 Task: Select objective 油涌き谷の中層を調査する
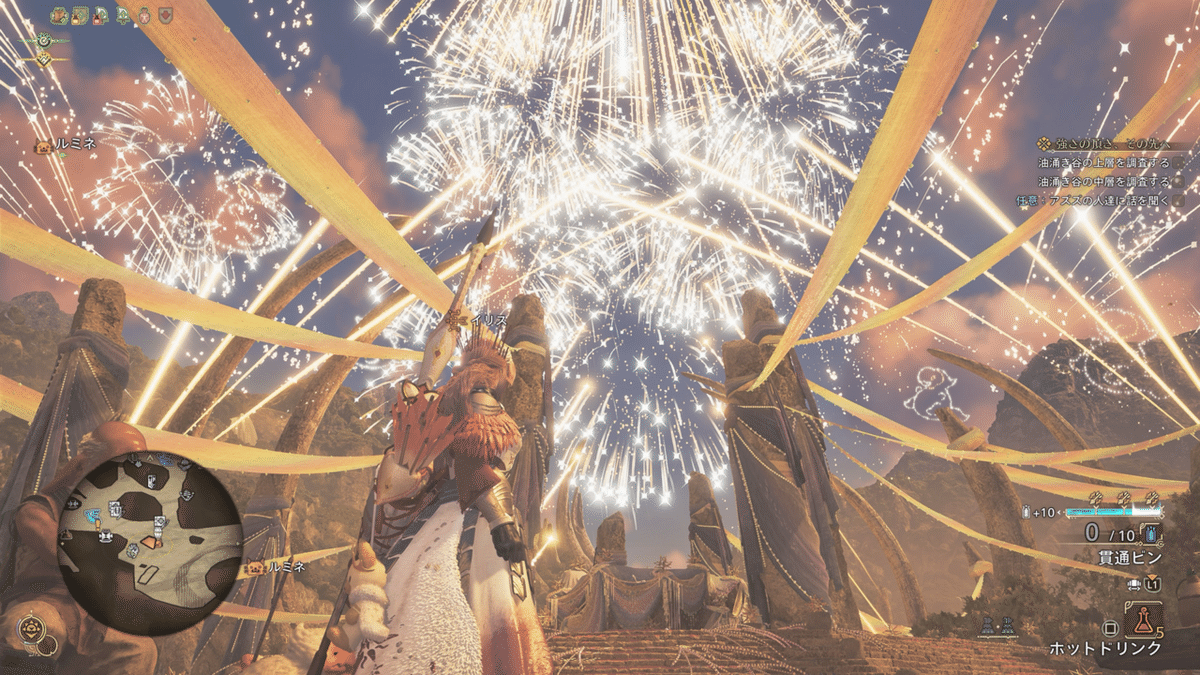pyautogui.click(x=1103, y=181)
